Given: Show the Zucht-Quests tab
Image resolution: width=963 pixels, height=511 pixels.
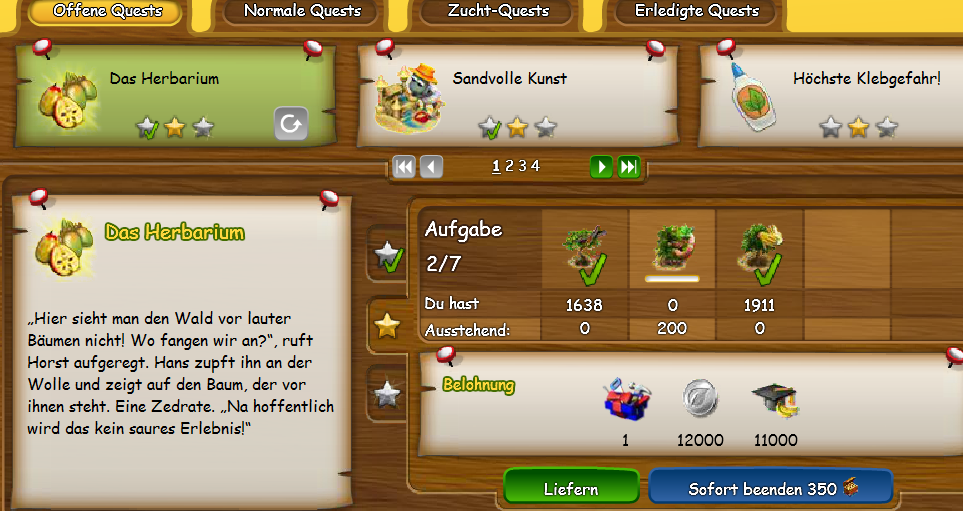Looking at the screenshot, I should pos(497,12).
